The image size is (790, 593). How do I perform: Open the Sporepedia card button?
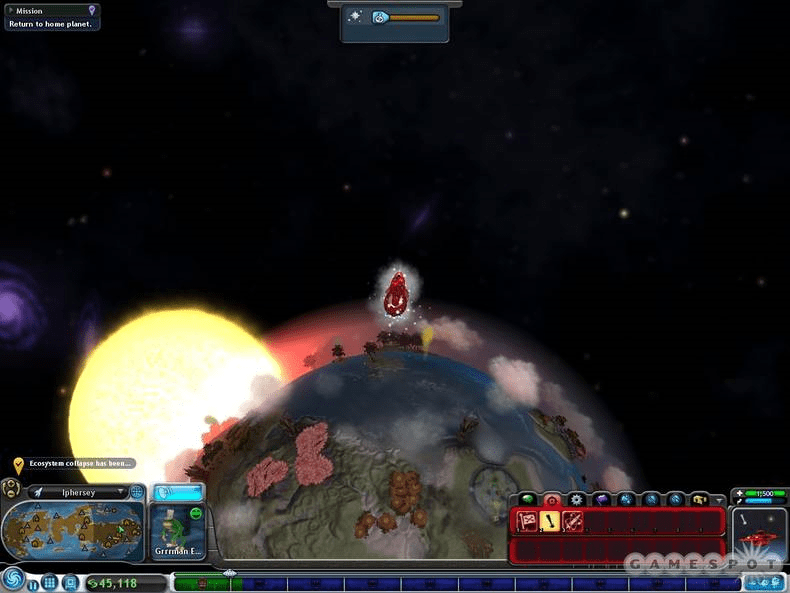pyautogui.click(x=70, y=583)
